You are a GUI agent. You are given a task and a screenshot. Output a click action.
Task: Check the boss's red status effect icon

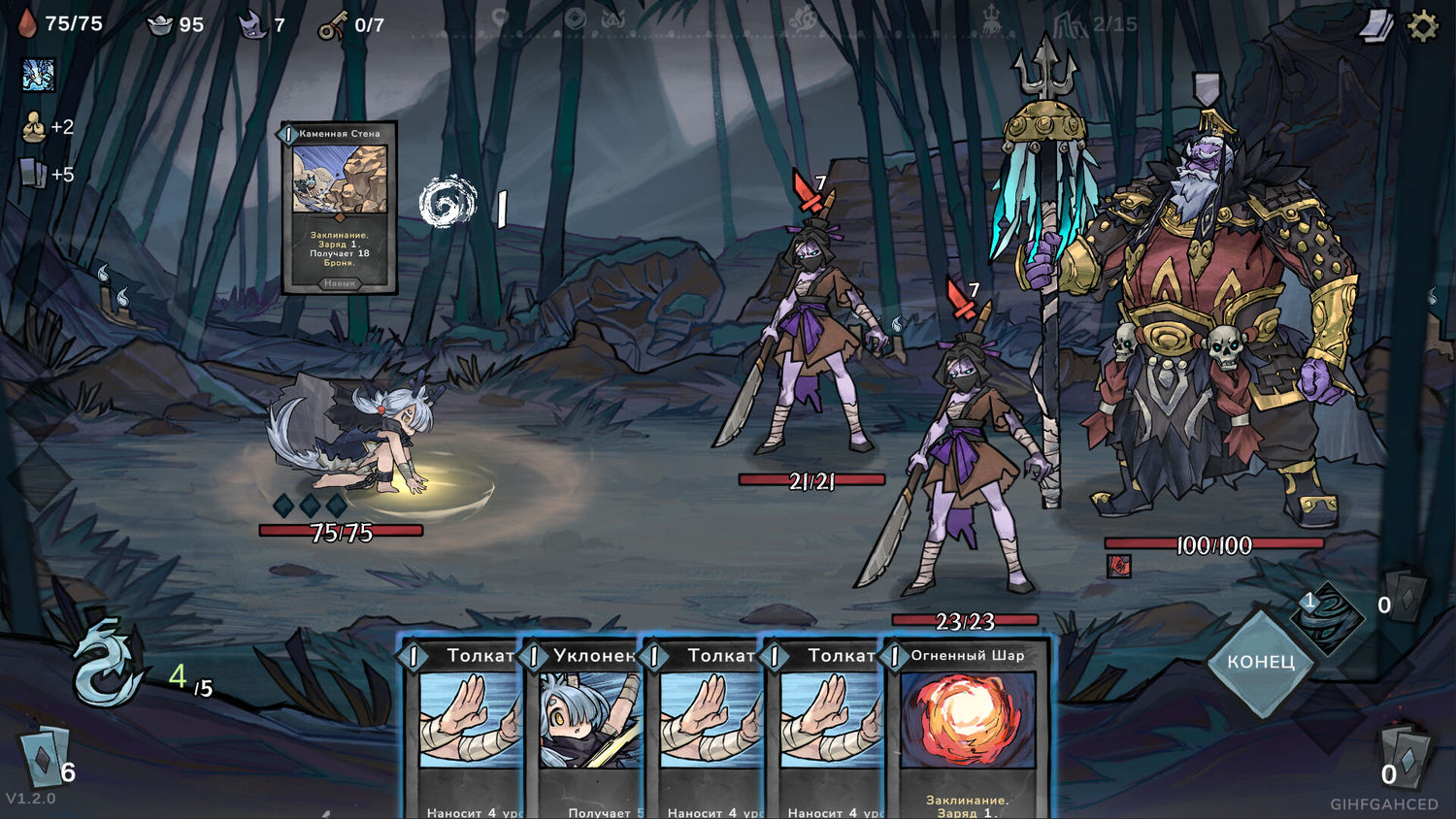coord(1119,565)
